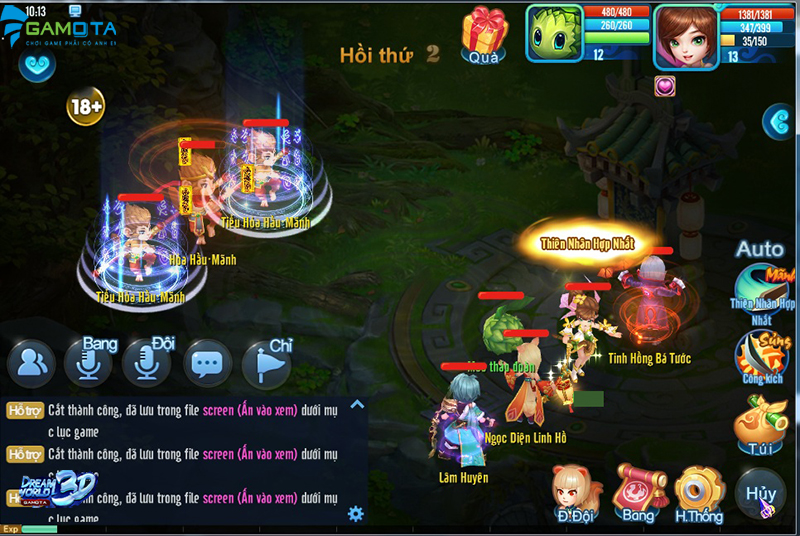Viewport: 800px width, 536px height.
Task: Open the chat speech bubble button
Action: 207,362
